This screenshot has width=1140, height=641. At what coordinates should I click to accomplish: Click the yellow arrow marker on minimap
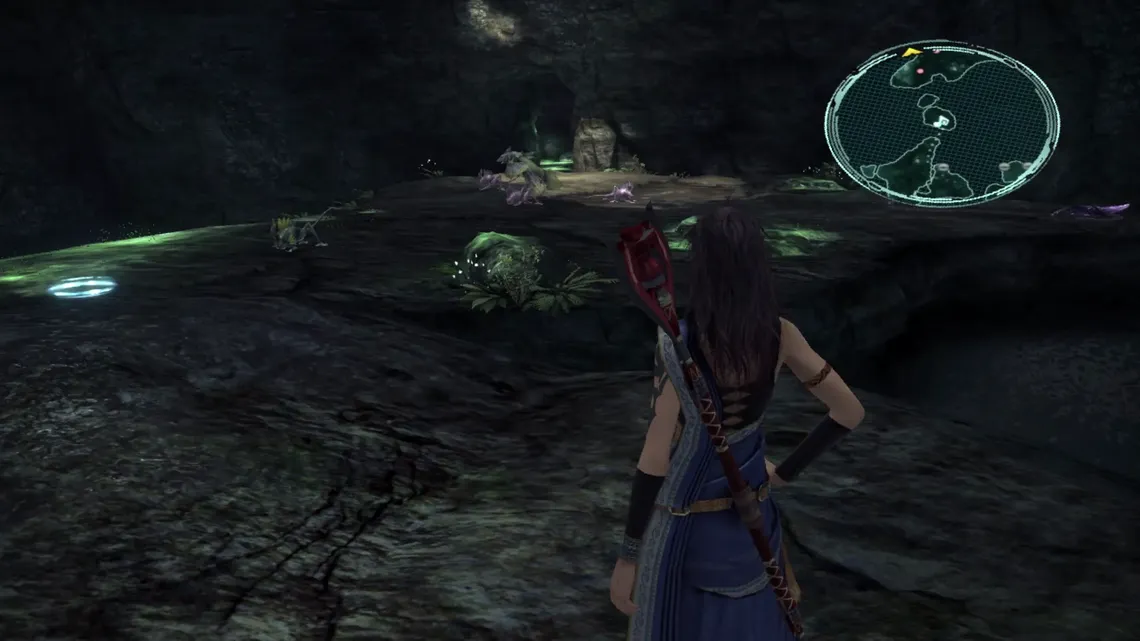point(911,50)
